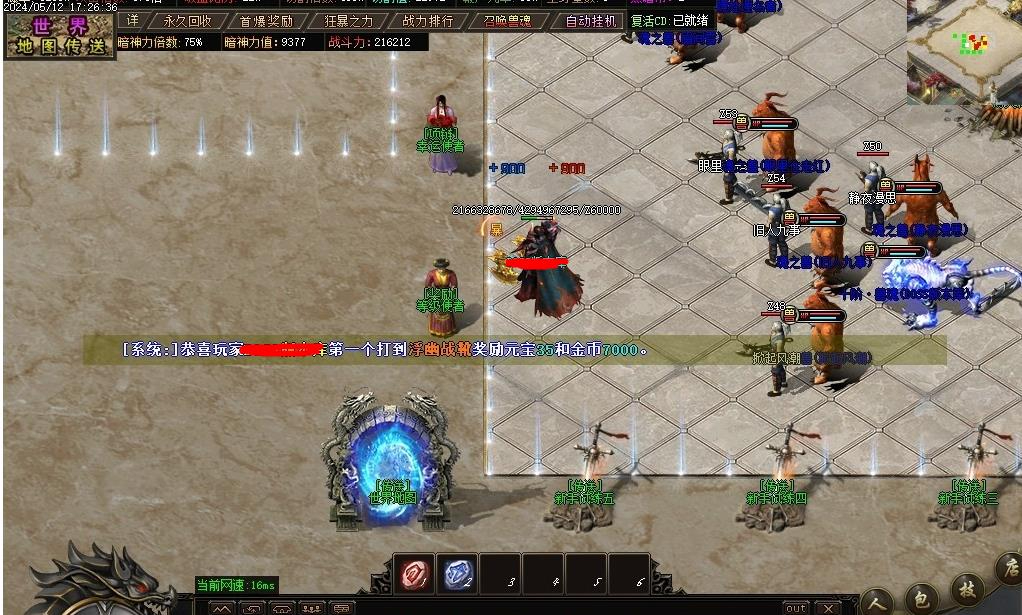Click the 详 details button

point(133,21)
